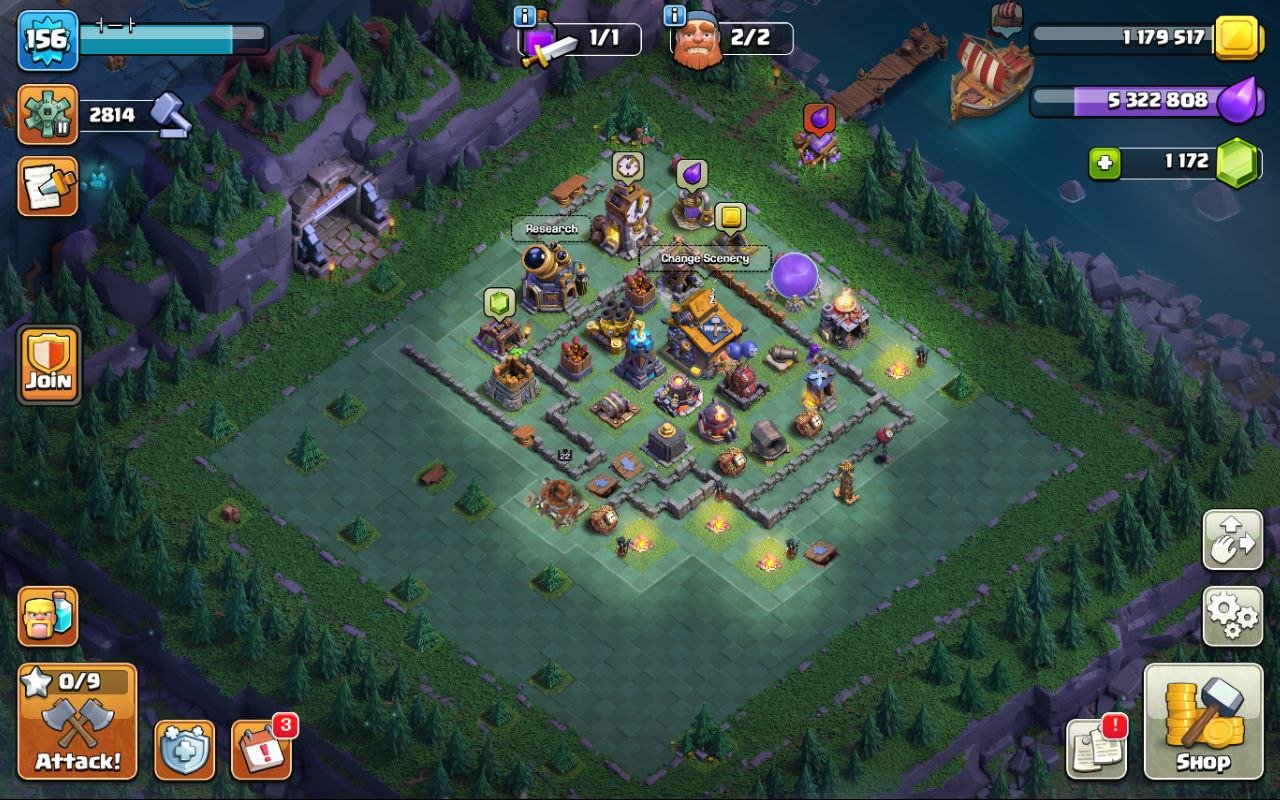Tap the hand-and-arrows layout move icon
The image size is (1280, 800).
(x=1231, y=540)
